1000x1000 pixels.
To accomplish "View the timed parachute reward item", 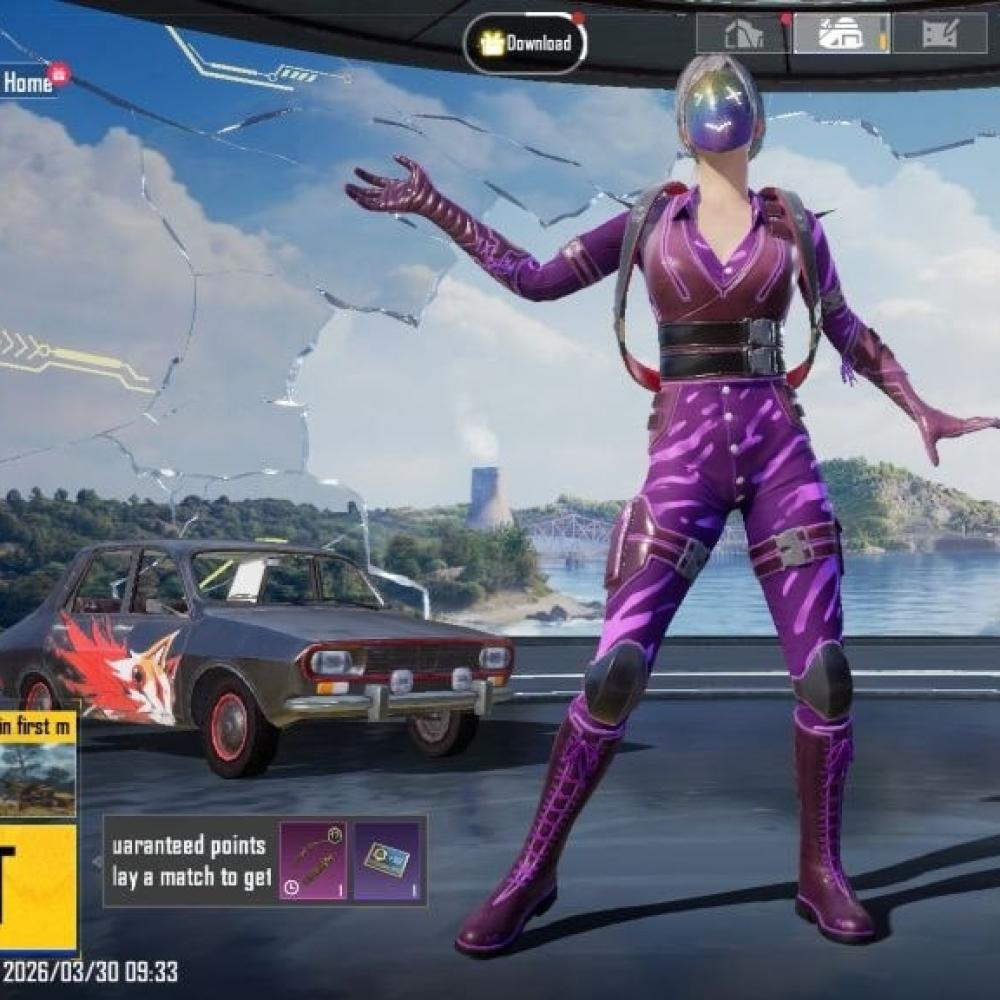I will [312, 860].
